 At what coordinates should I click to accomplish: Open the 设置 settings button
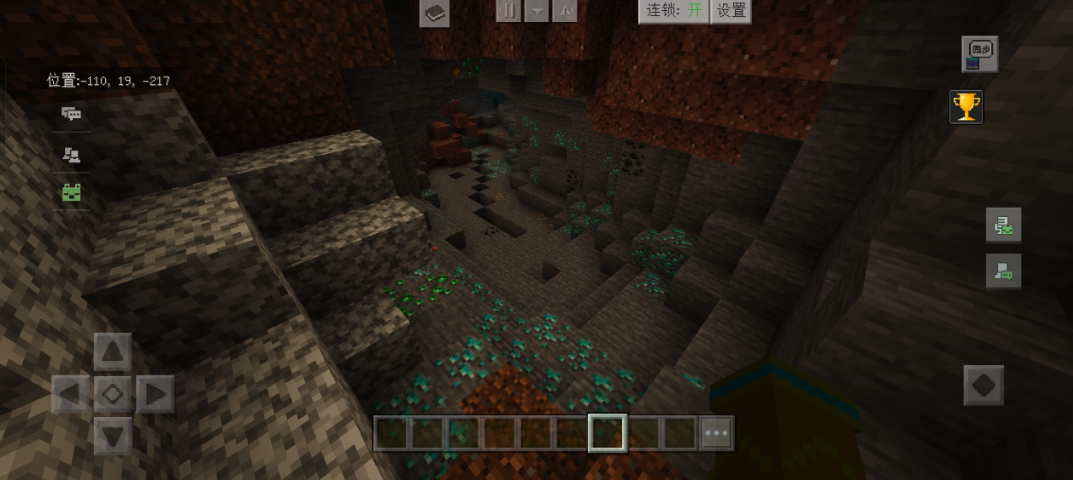(732, 10)
